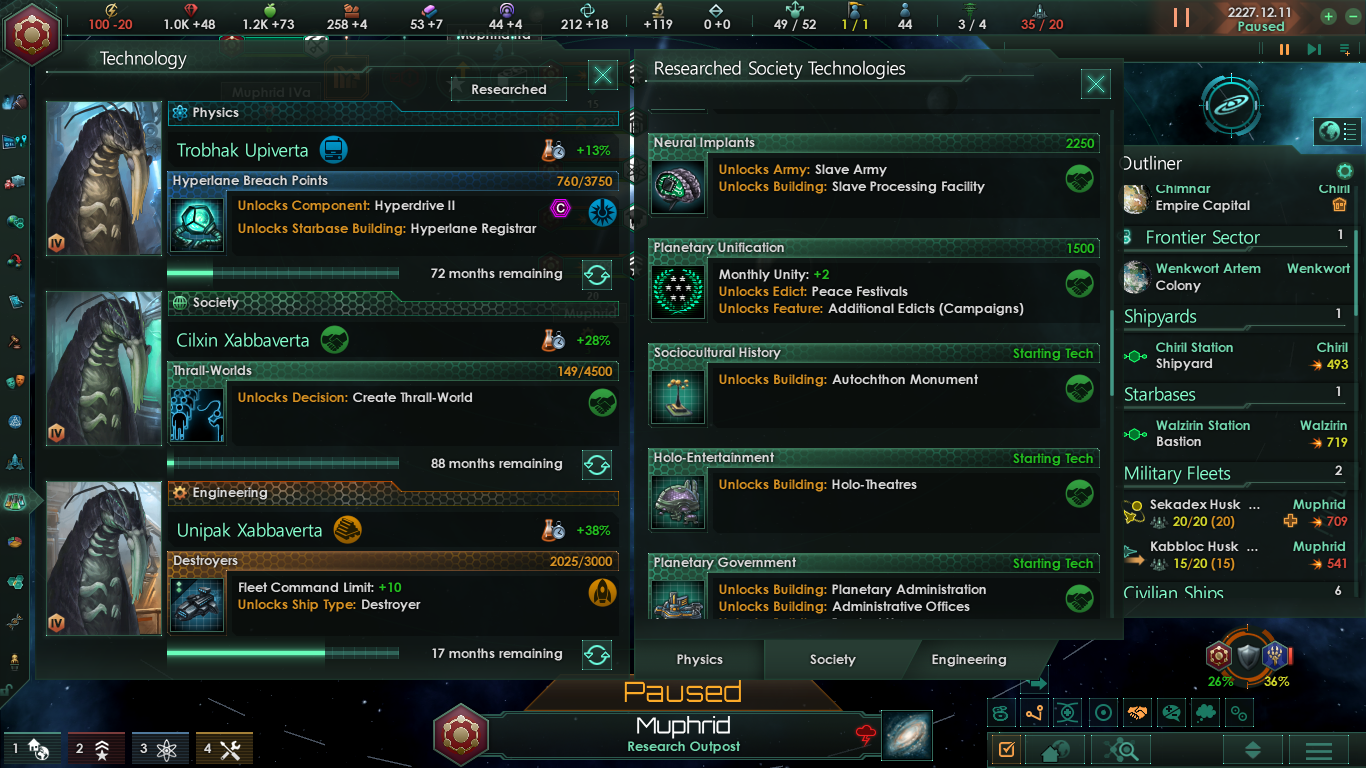
Task: Open the galaxy map thumbnail near Muphrid panel
Action: click(905, 735)
